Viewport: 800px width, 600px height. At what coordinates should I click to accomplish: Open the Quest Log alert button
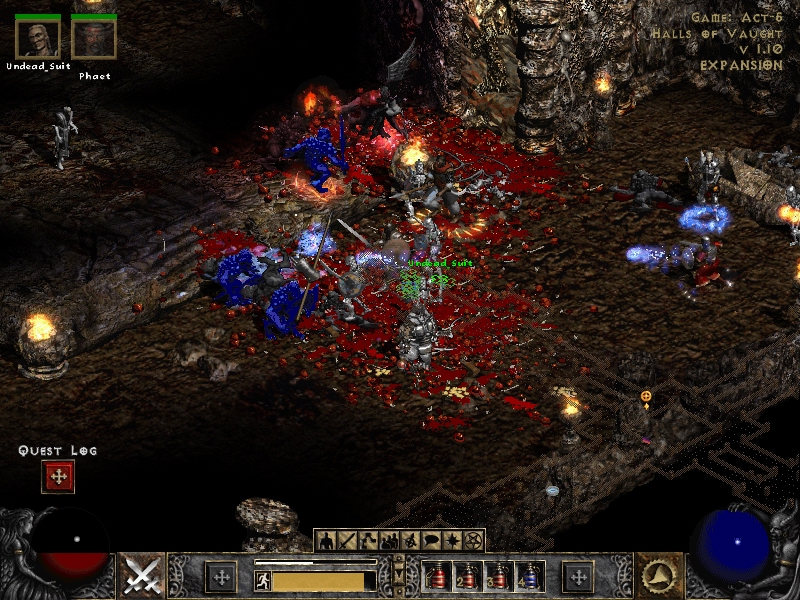[58, 477]
